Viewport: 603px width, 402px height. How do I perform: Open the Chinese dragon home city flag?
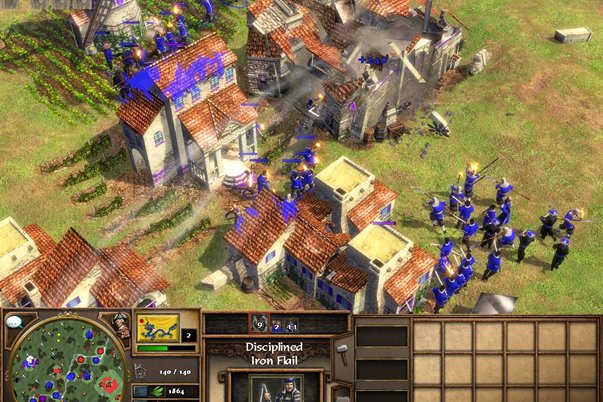(158, 327)
